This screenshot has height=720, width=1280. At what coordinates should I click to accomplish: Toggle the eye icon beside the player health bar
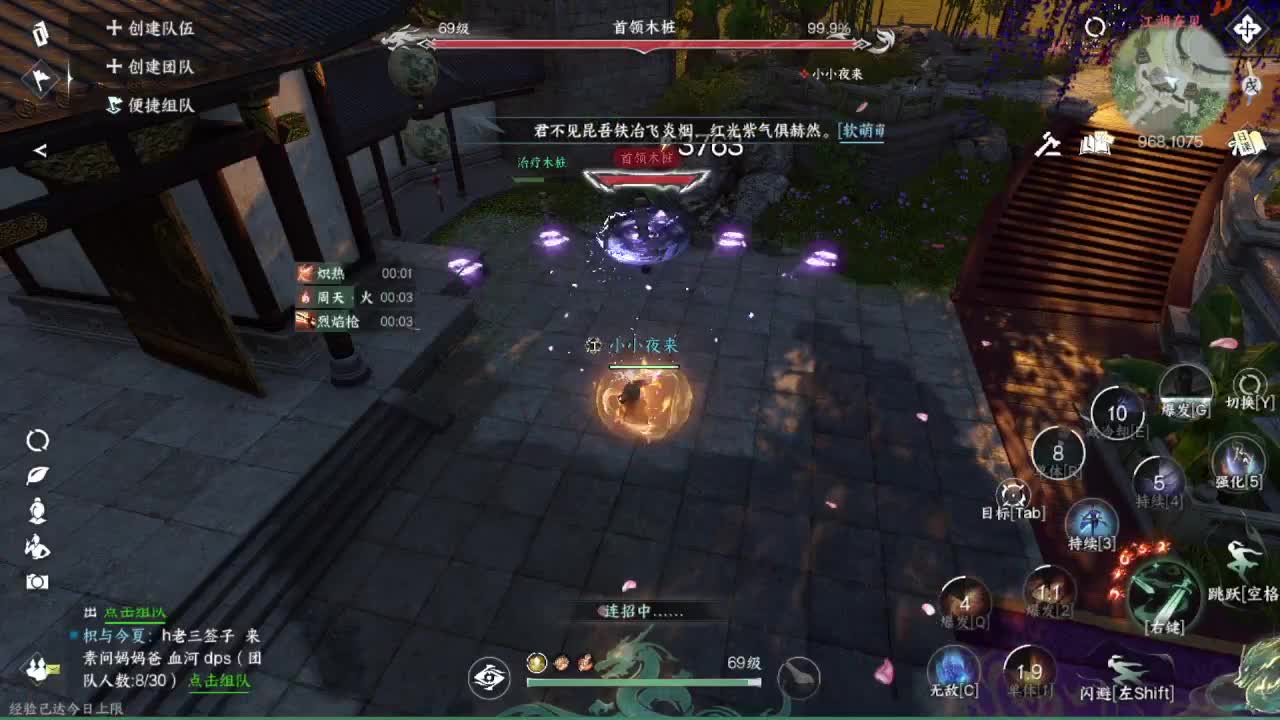(487, 677)
